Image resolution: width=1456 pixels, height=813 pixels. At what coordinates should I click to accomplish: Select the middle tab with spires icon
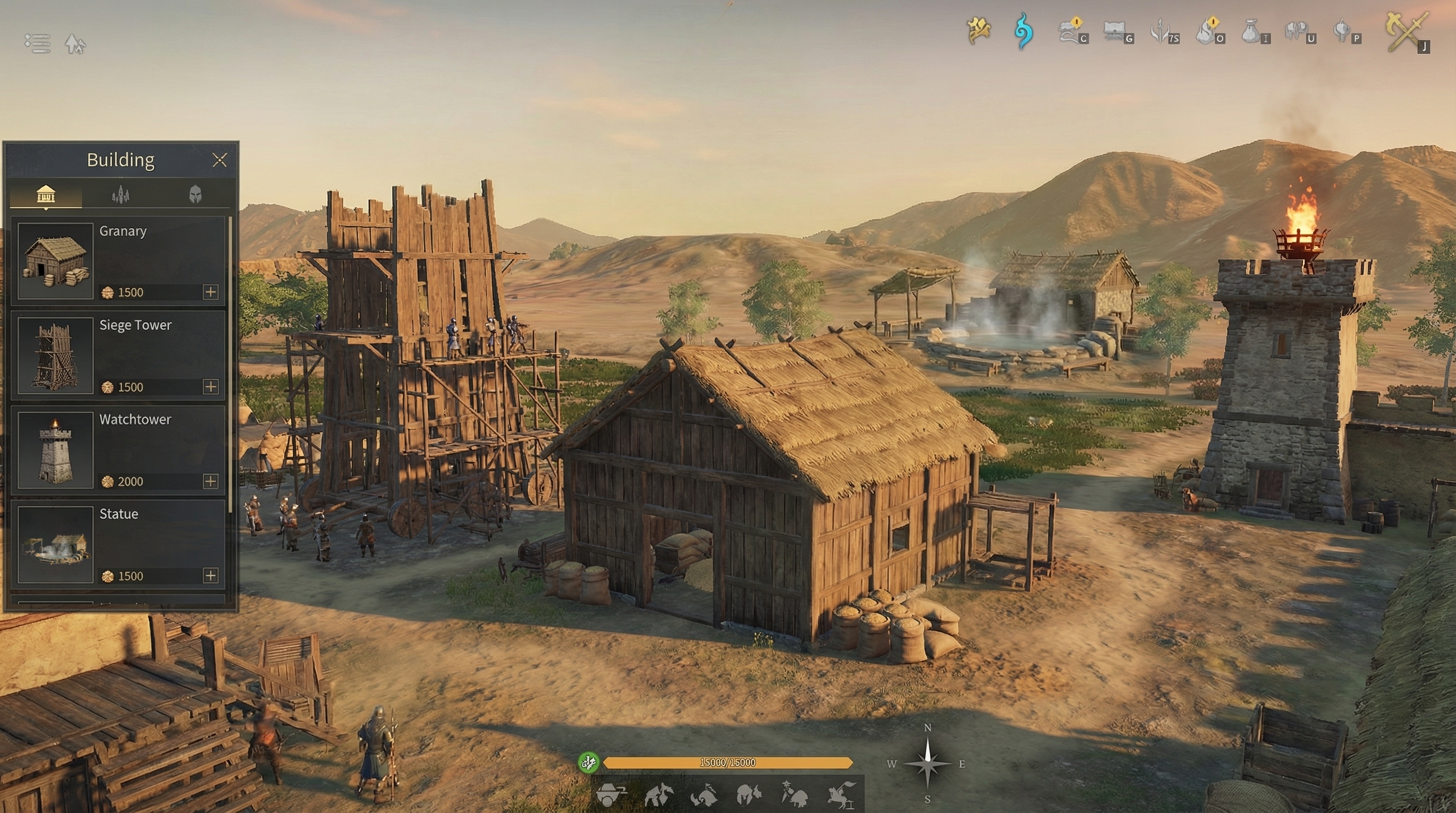[121, 194]
